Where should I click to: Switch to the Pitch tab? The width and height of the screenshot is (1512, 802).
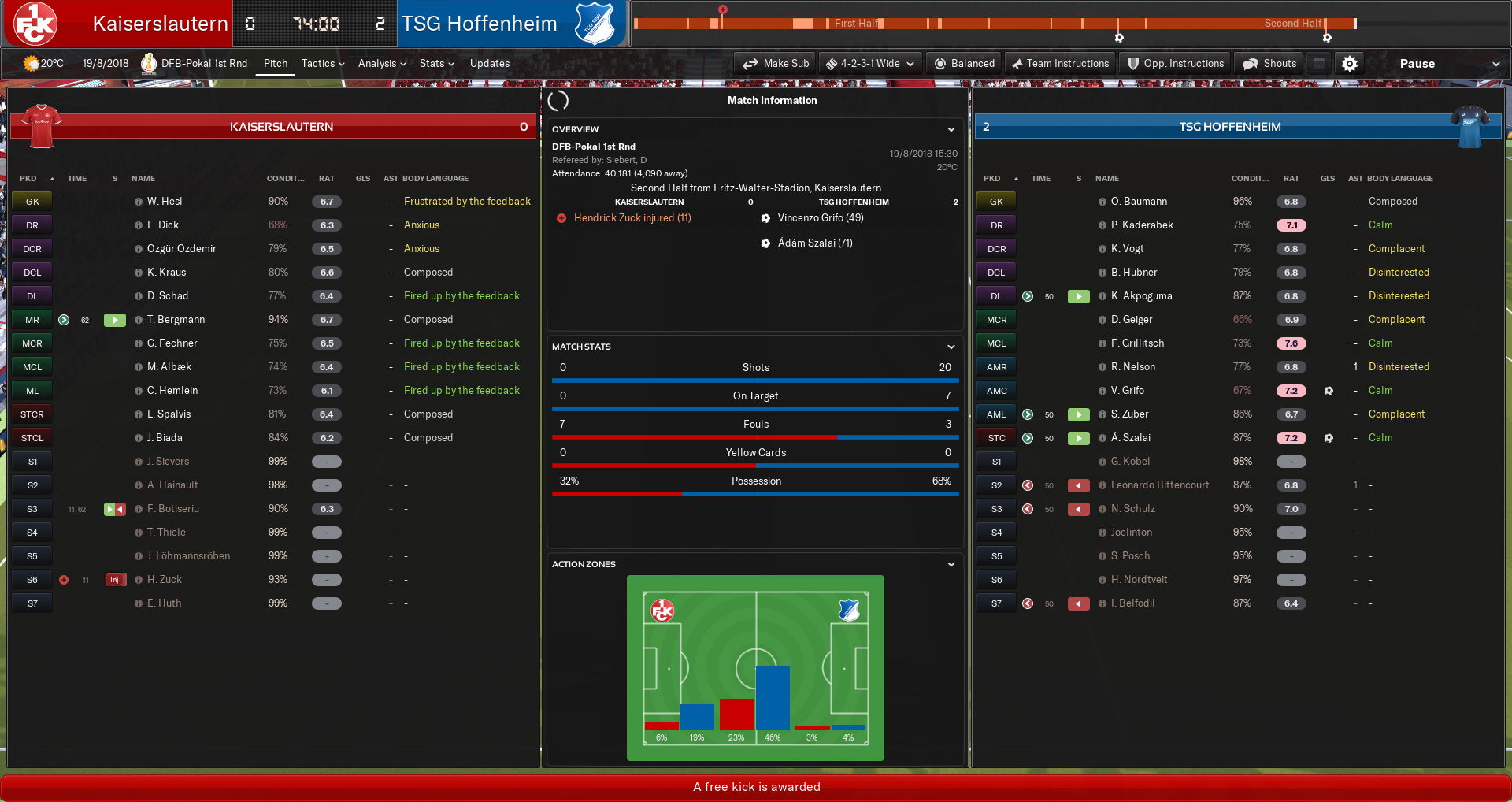tap(276, 64)
